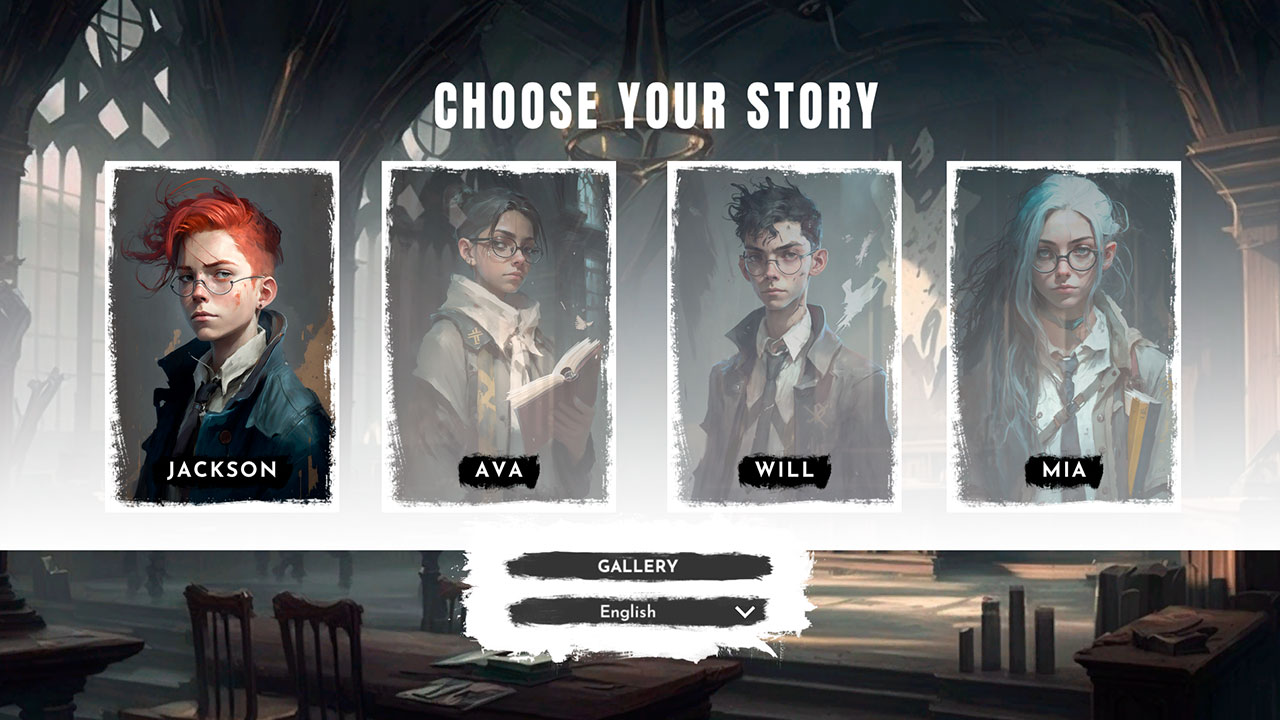Open the Gallery
Screen dimensions: 1280x720
(638, 565)
